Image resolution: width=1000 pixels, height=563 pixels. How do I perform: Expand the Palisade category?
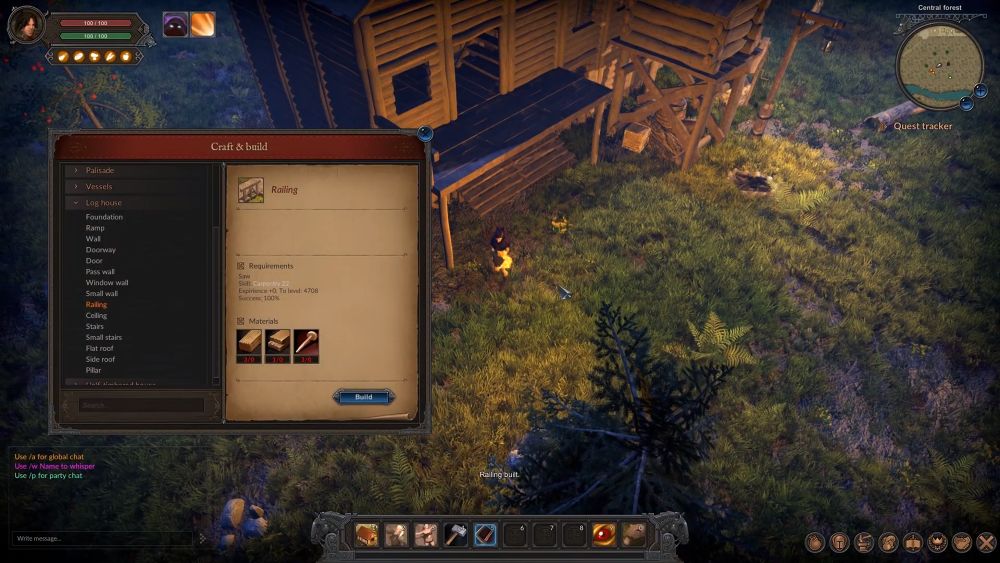(100, 170)
